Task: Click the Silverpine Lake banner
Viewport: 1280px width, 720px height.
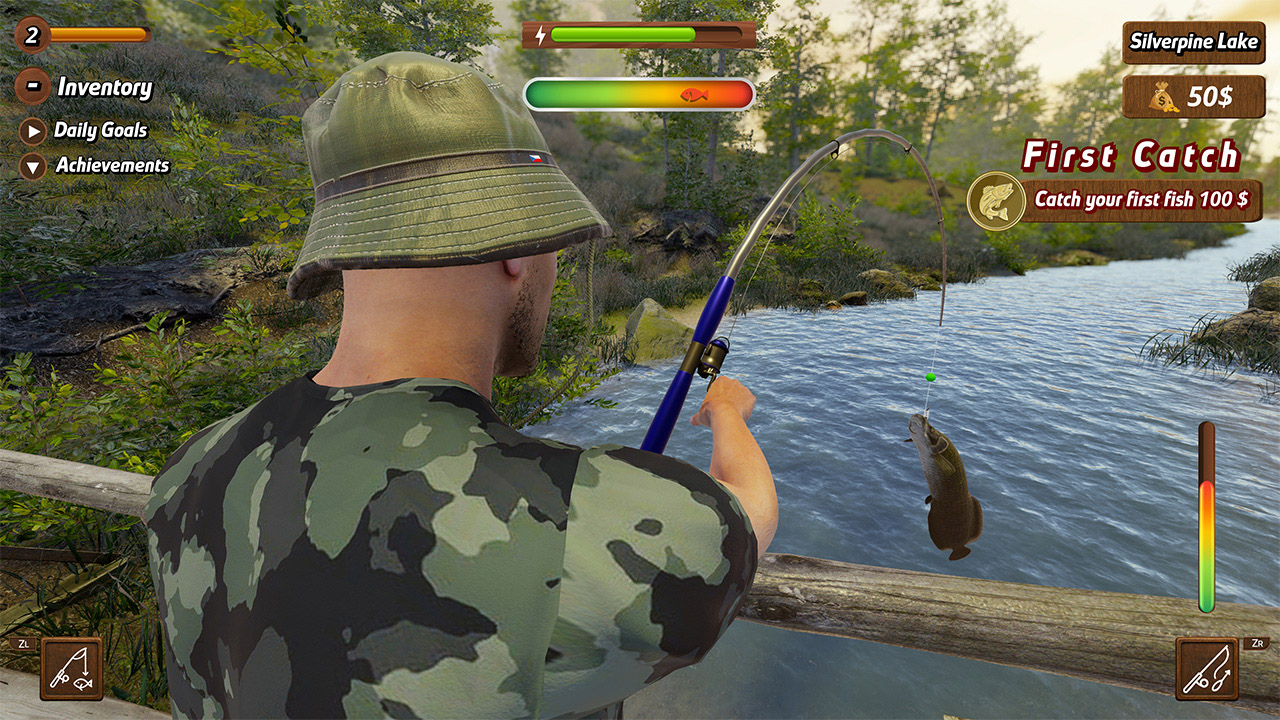Action: 1194,43
